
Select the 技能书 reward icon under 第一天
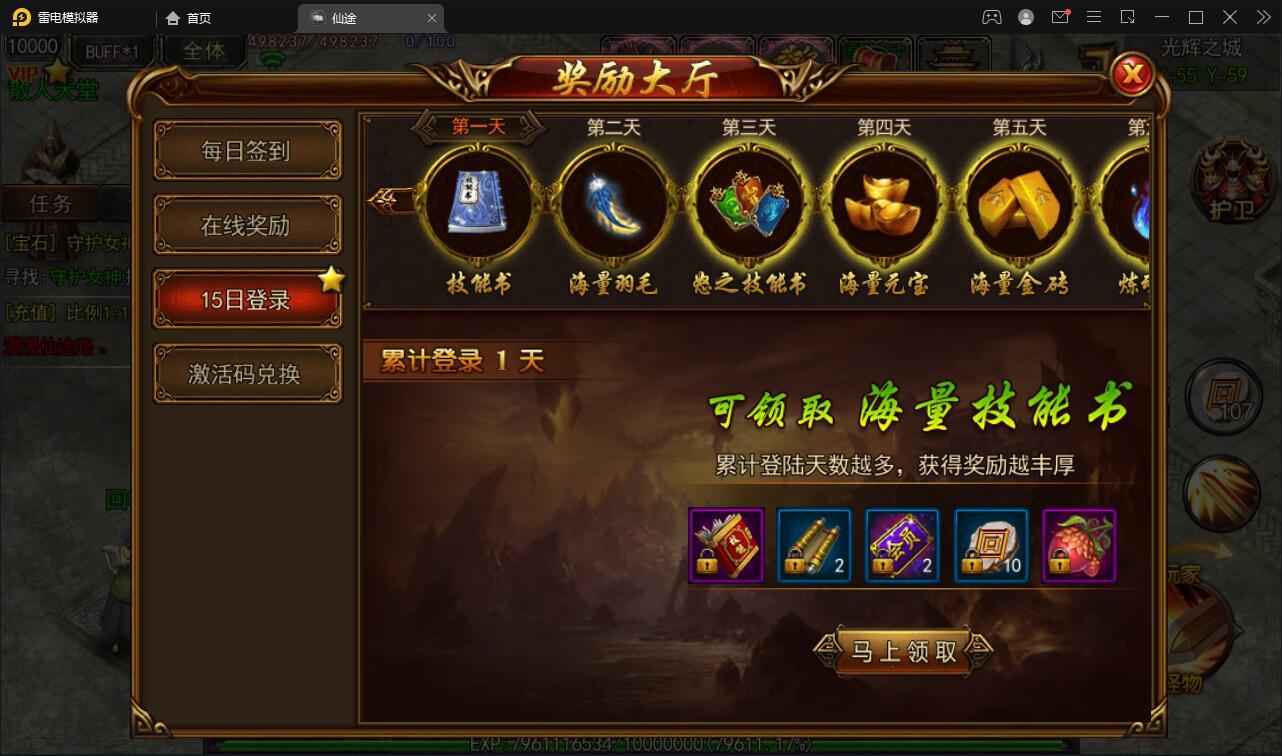pyautogui.click(x=477, y=203)
